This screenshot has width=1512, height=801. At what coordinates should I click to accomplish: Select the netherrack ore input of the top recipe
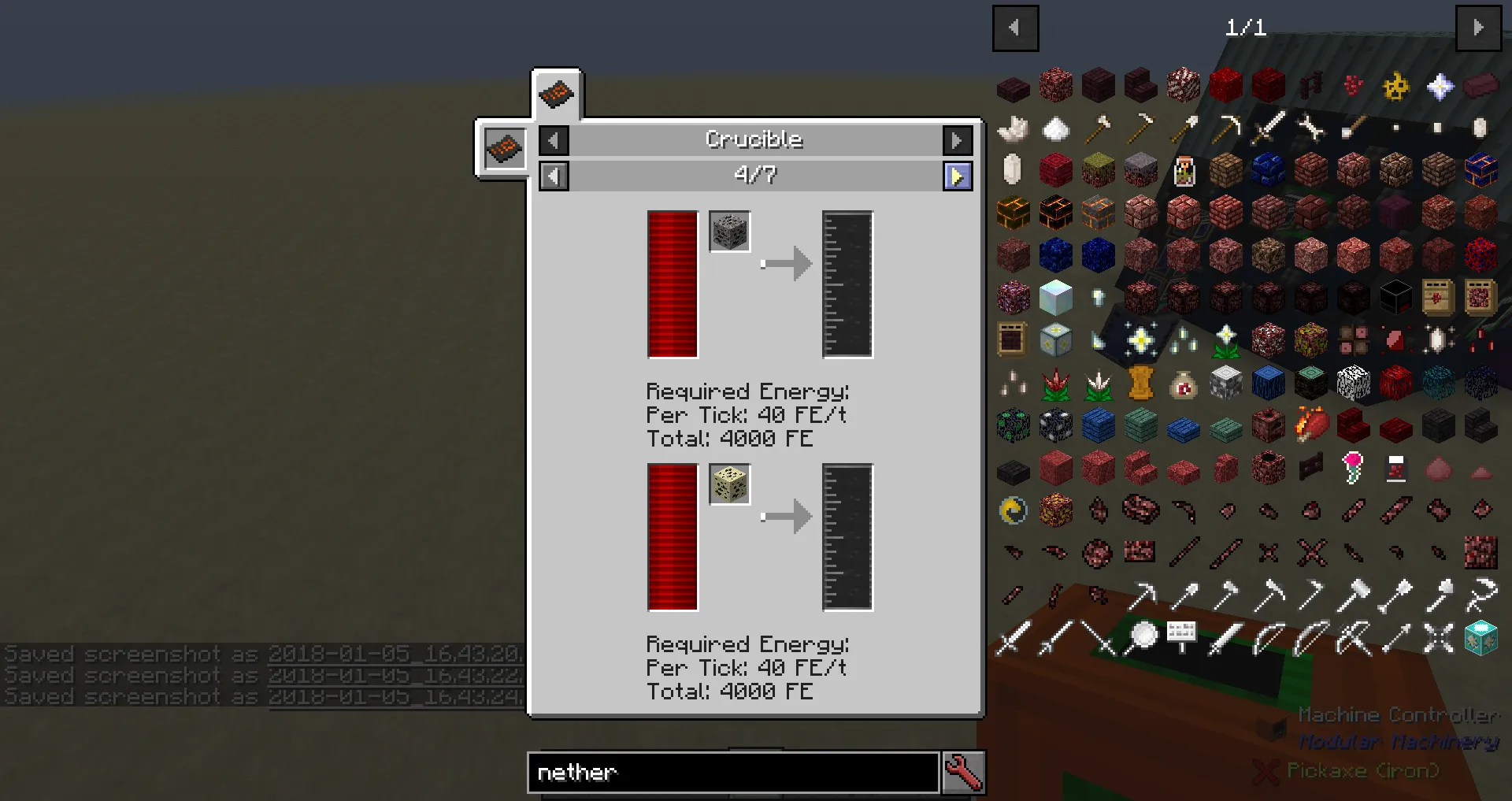pos(729,232)
